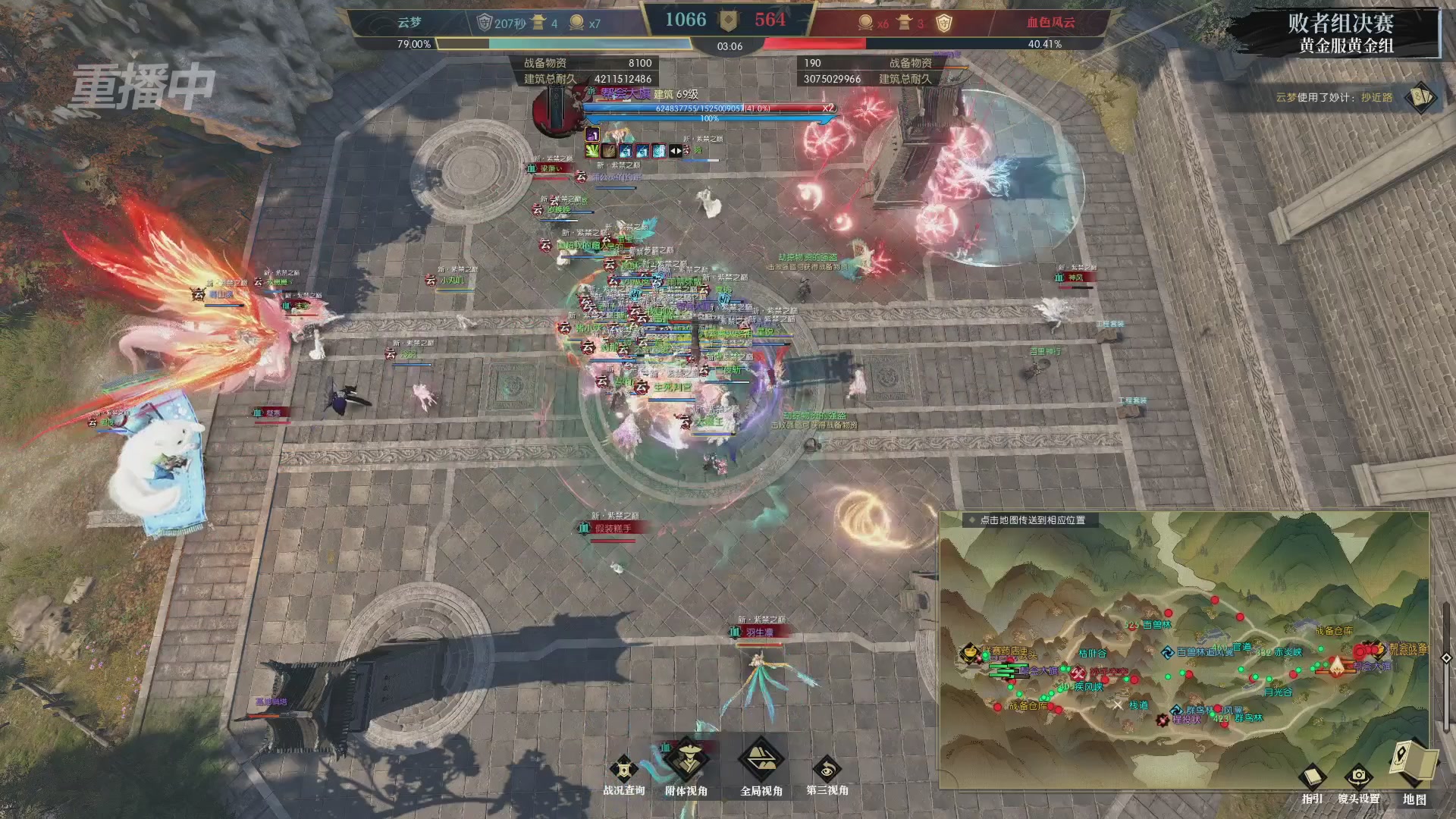Viewport: 1456px width, 819px height.
Task: Click the 207秒 shield timer icon
Action: (x=483, y=23)
